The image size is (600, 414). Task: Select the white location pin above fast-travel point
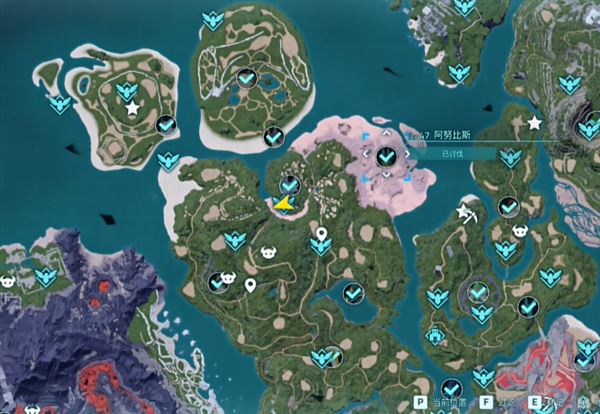click(x=321, y=235)
